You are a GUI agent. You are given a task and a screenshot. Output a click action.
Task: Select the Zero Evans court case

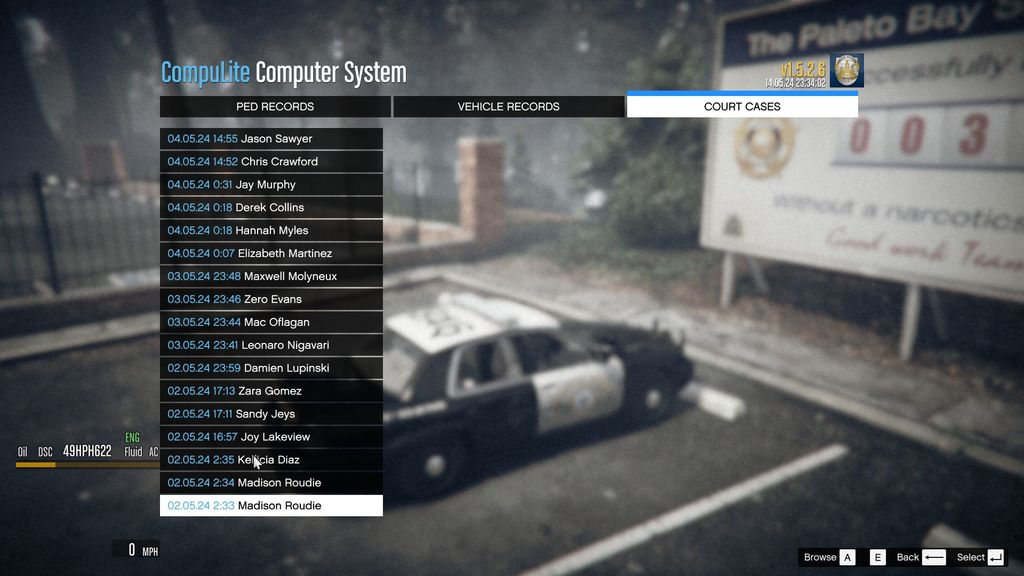click(x=271, y=300)
